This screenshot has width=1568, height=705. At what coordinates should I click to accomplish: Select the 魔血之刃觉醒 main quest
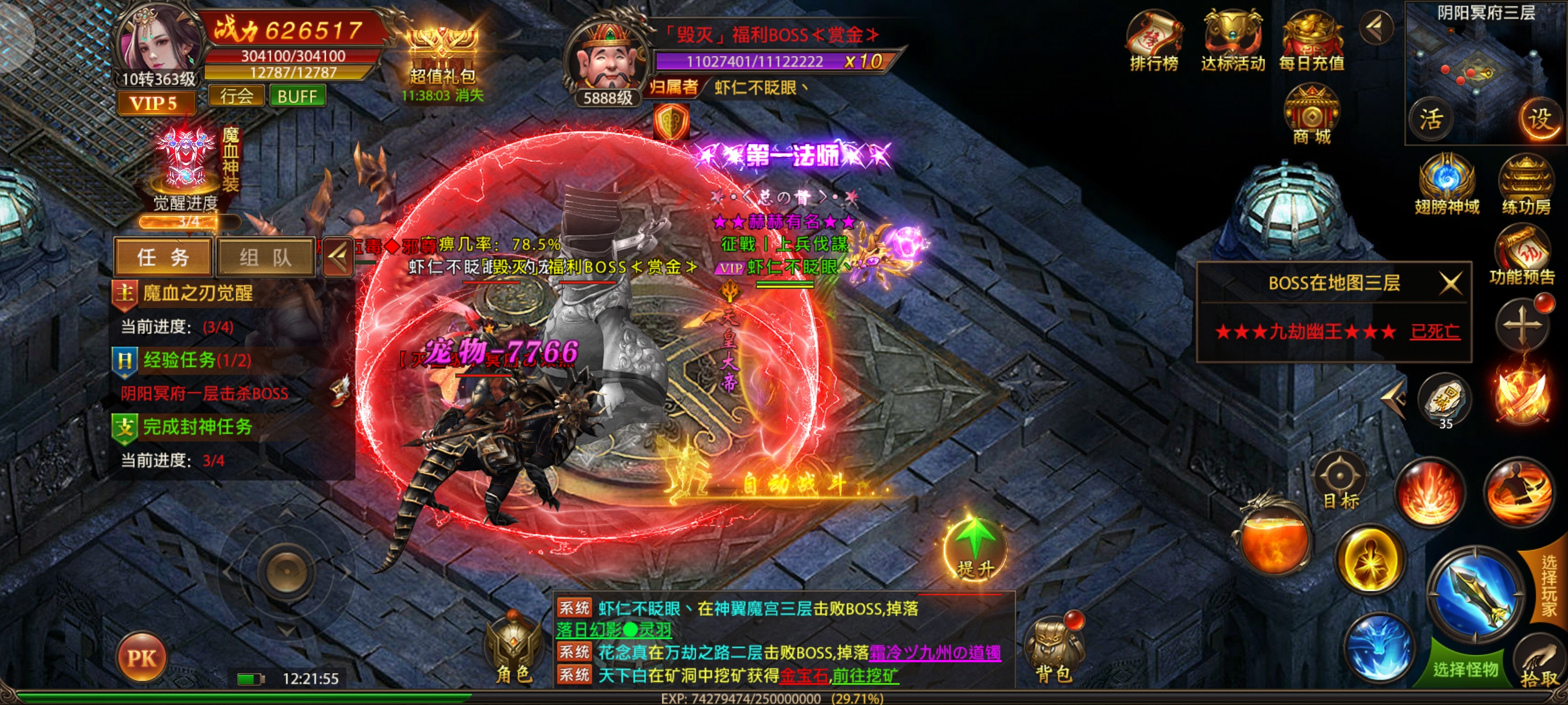[x=198, y=293]
